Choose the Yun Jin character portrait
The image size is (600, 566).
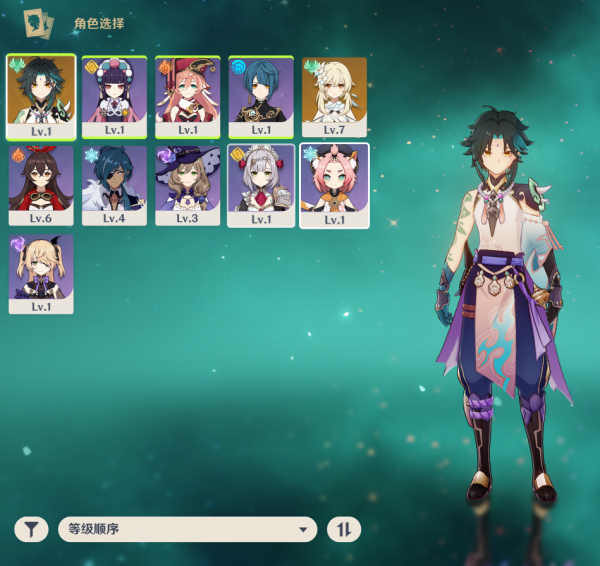pyautogui.click(x=114, y=95)
